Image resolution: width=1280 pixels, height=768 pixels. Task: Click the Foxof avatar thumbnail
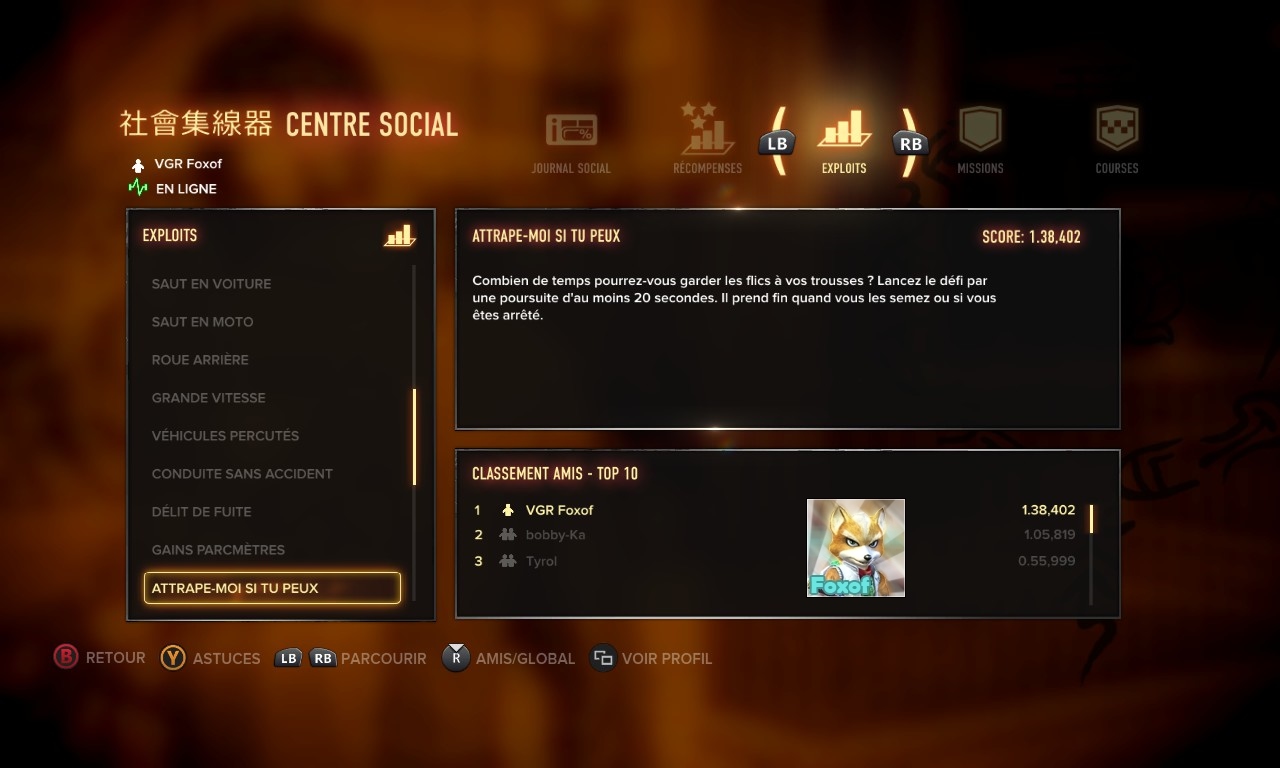pos(856,548)
